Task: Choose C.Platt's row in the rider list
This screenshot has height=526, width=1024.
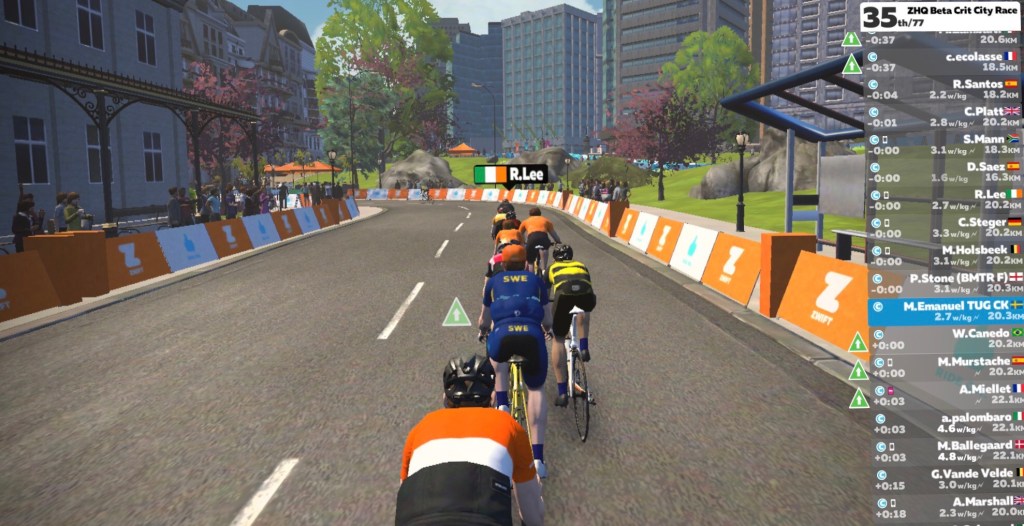Action: pos(945,117)
